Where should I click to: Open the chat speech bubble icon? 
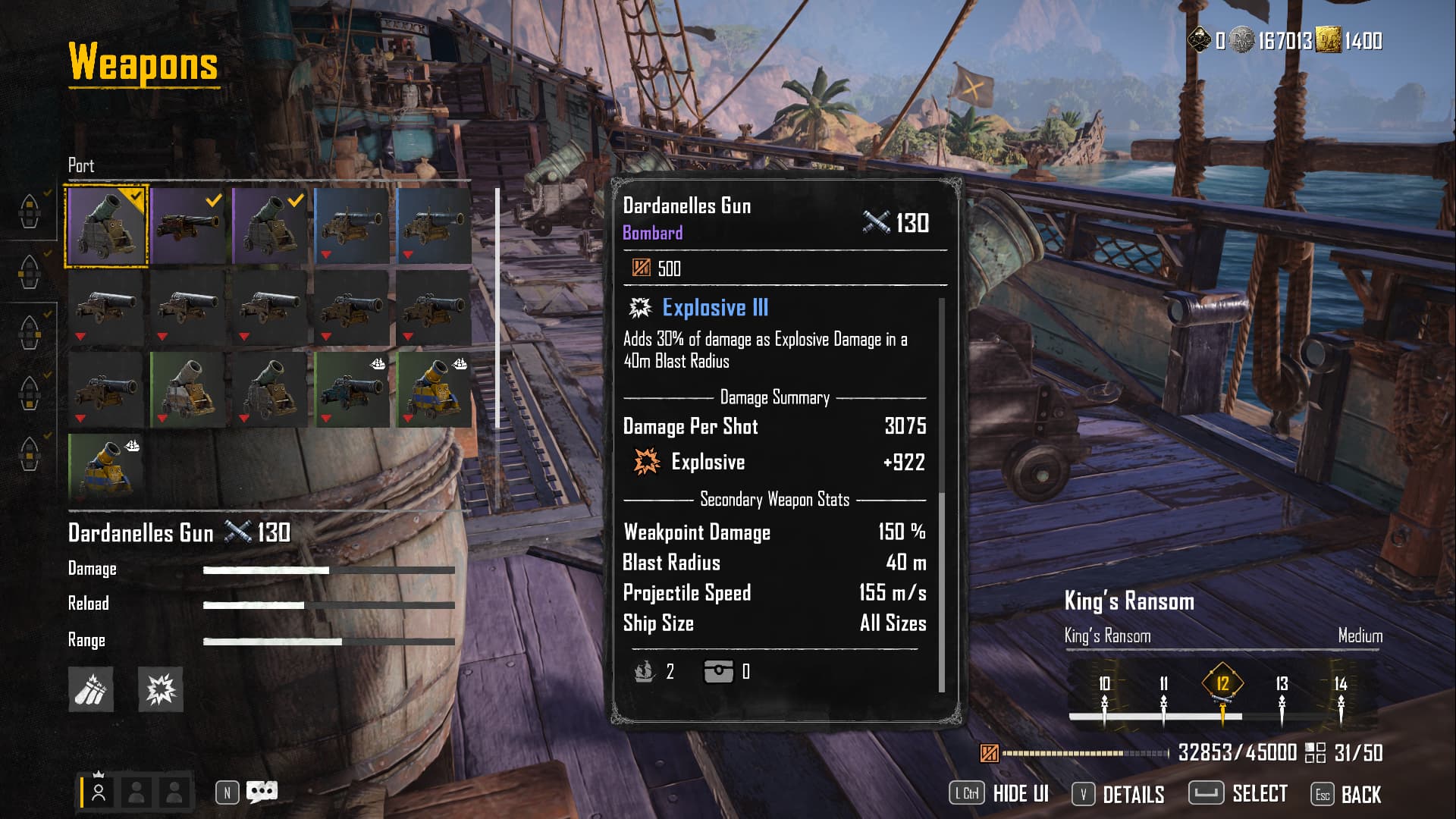pyautogui.click(x=262, y=792)
